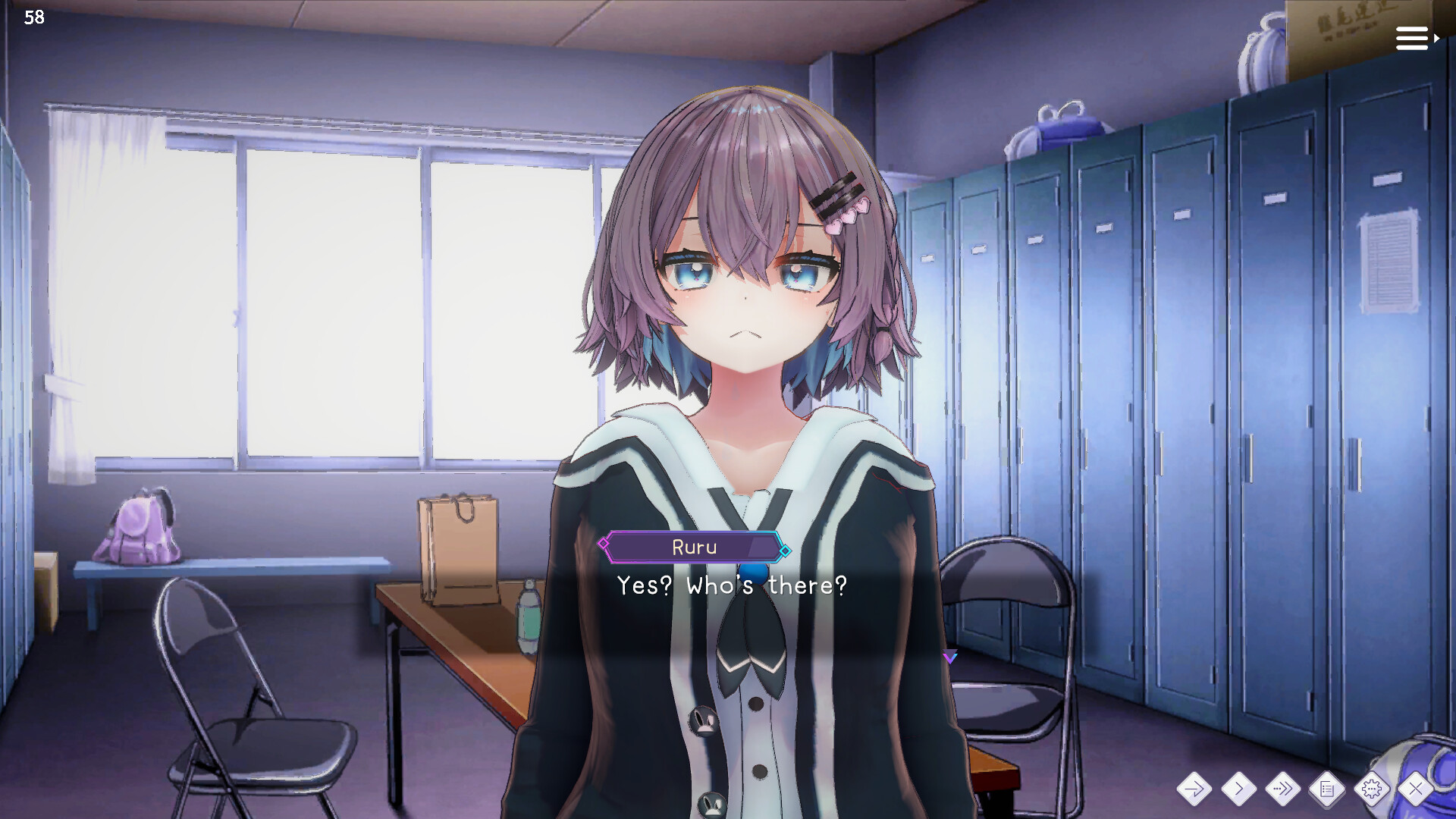1456x819 pixels.
Task: Expand the arrow beside the hamburger menu
Action: point(1436,37)
